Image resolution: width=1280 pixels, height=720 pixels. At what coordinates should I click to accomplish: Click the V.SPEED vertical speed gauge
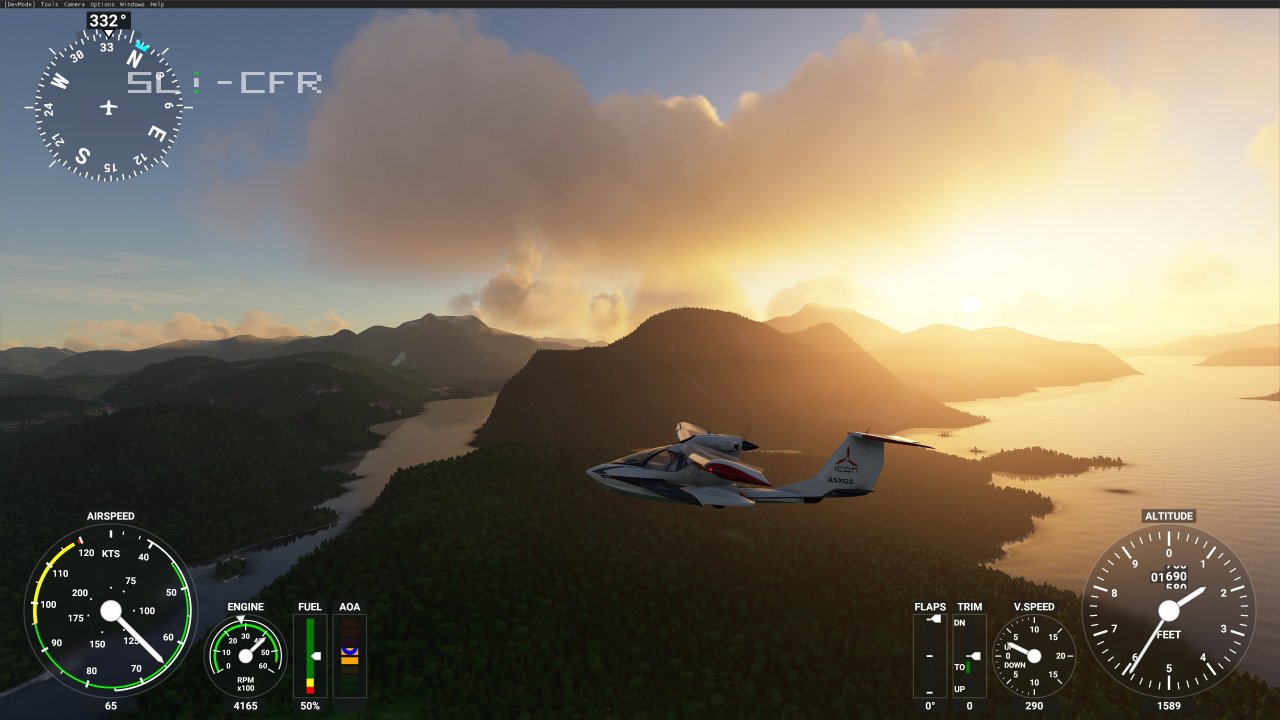click(x=1034, y=655)
